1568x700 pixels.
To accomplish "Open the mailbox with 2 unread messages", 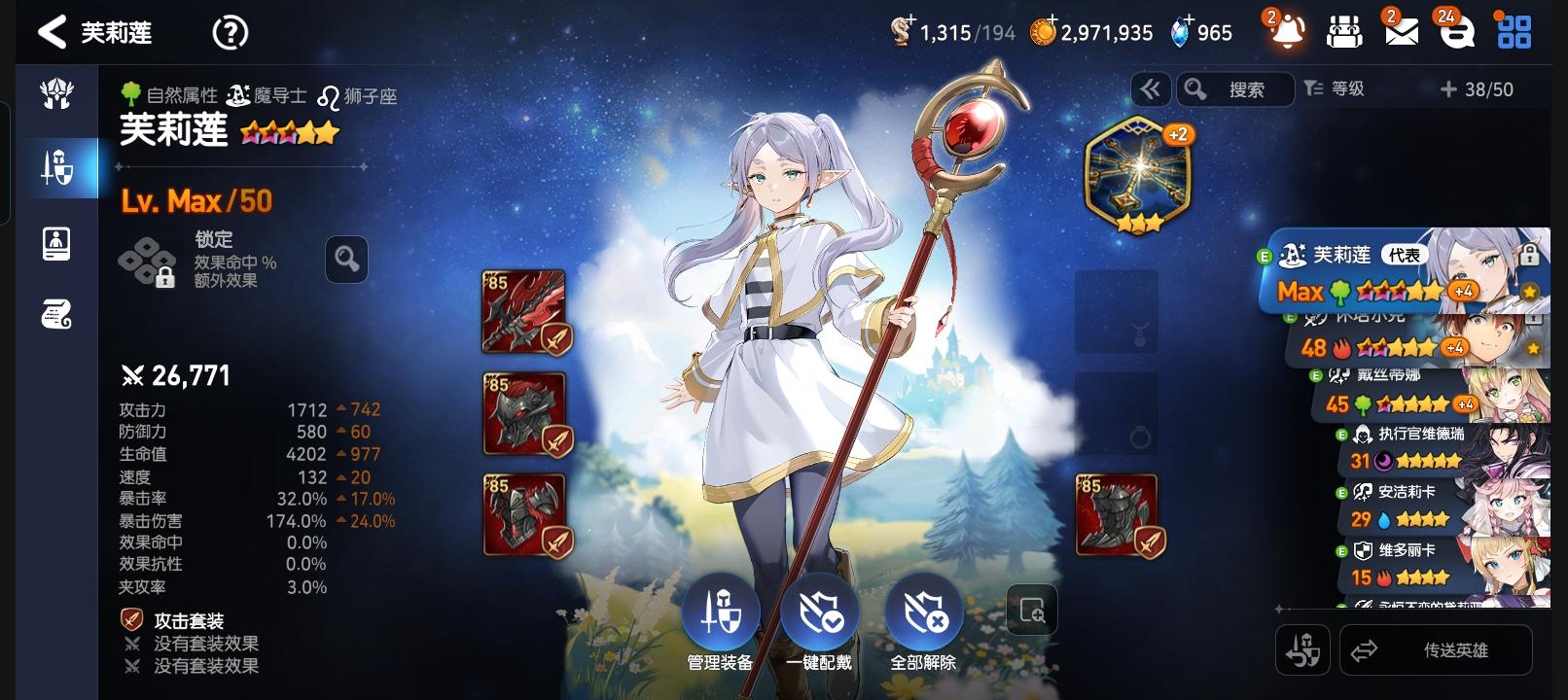I will point(1401,32).
